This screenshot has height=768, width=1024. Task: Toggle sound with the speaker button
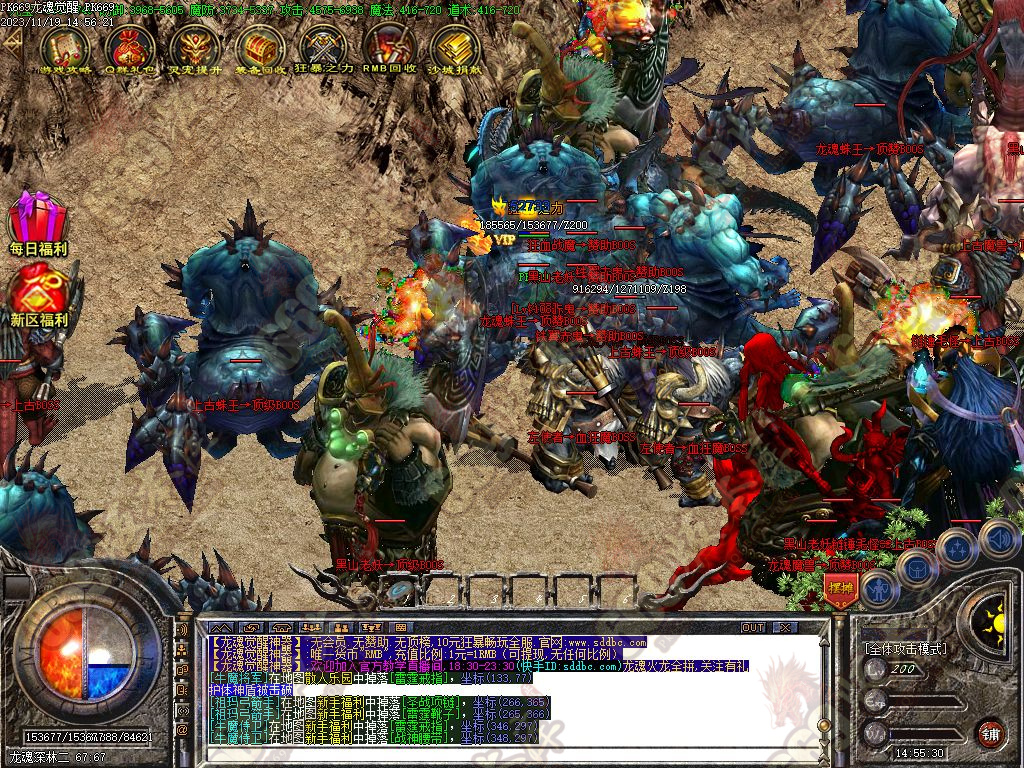point(999,539)
